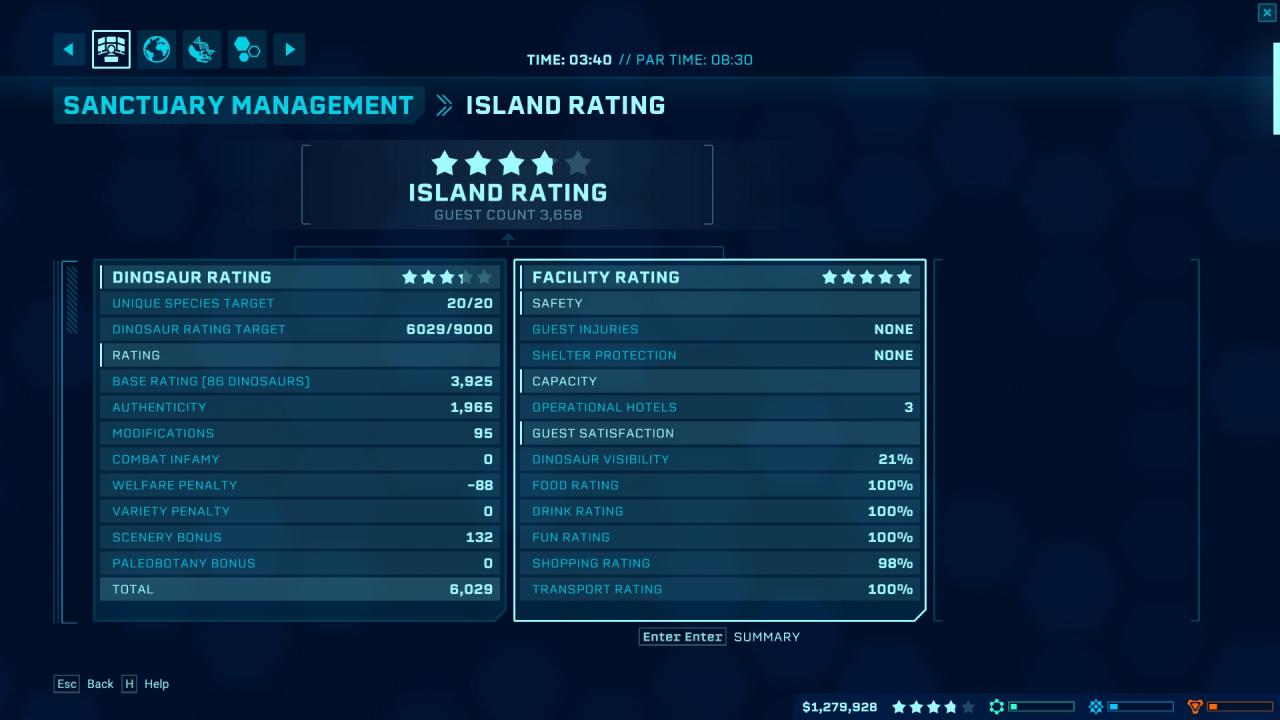This screenshot has width=1280, height=720.
Task: Choose the Welfare Penalty row
Action: tap(300, 485)
